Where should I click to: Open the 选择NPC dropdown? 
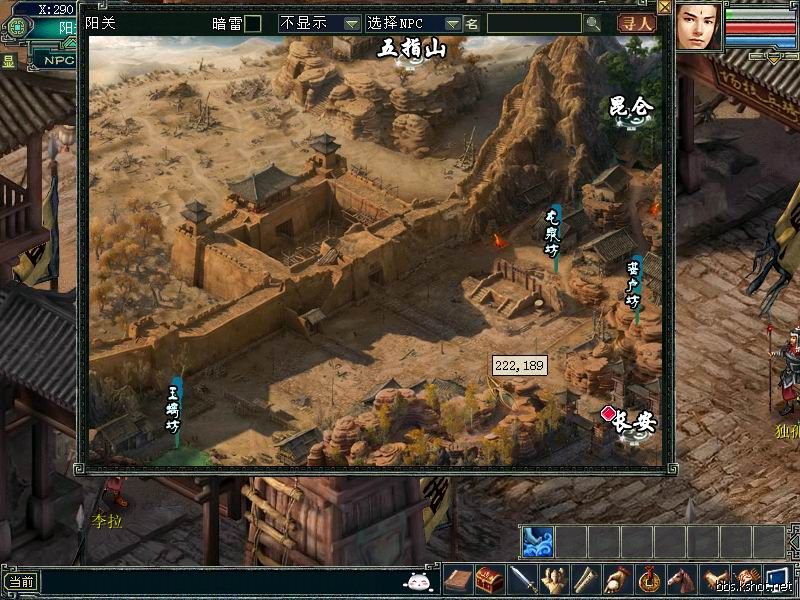tap(412, 23)
